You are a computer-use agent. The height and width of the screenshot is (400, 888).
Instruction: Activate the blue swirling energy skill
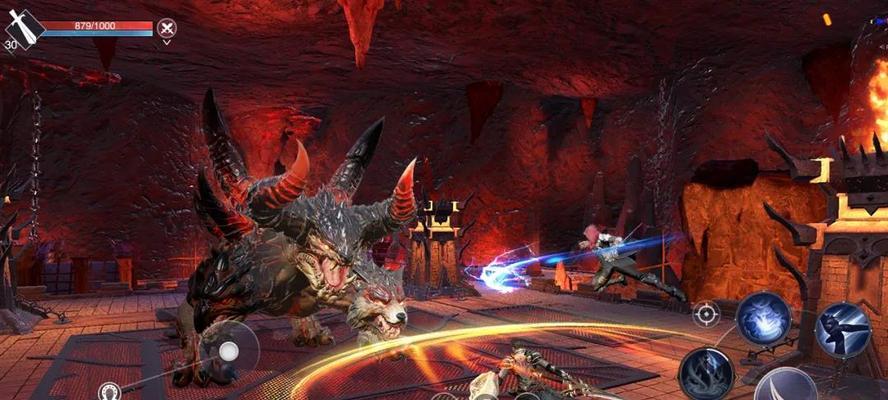764,319
